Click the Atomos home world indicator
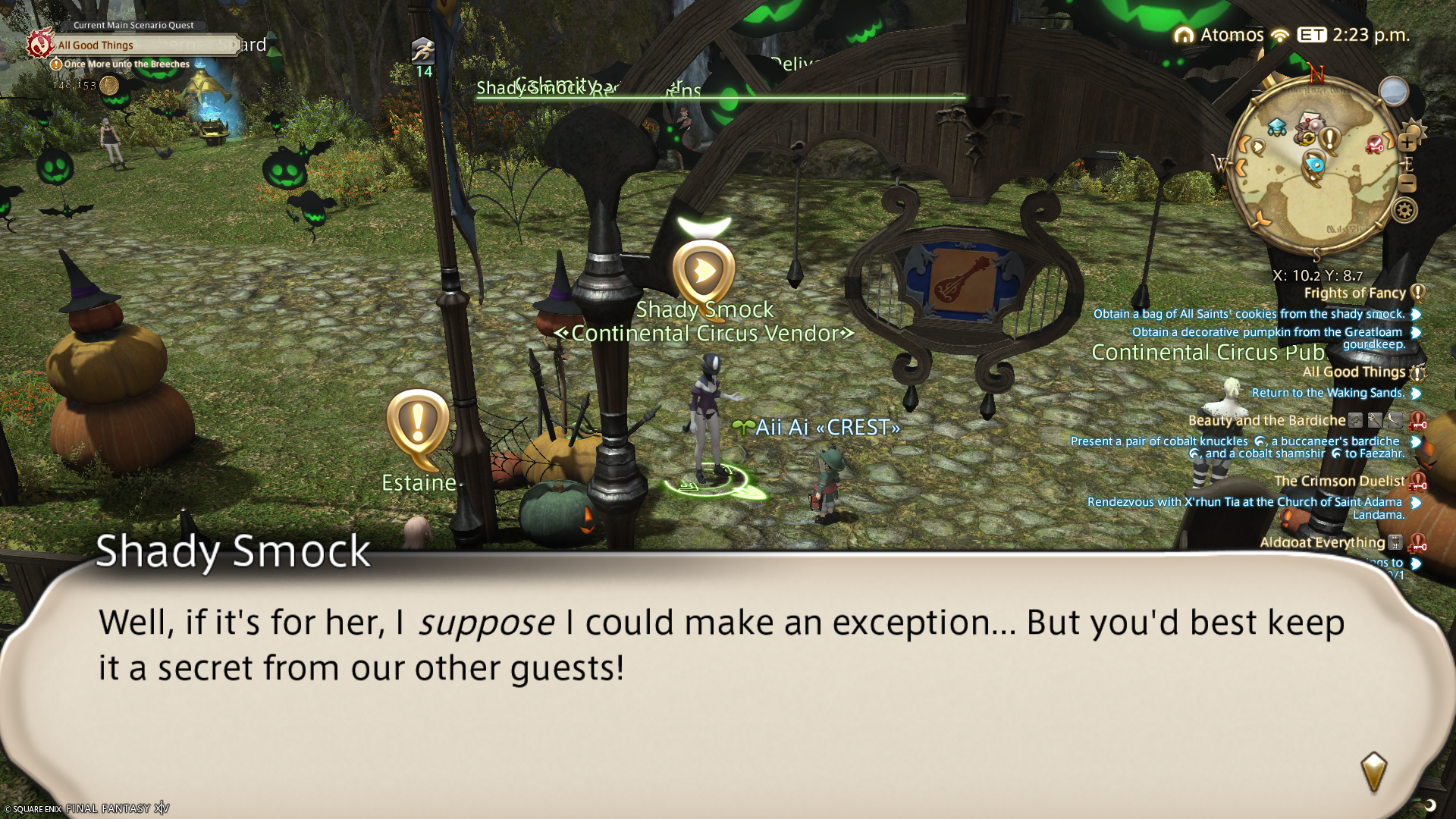Image resolution: width=1456 pixels, height=819 pixels. point(1219,35)
